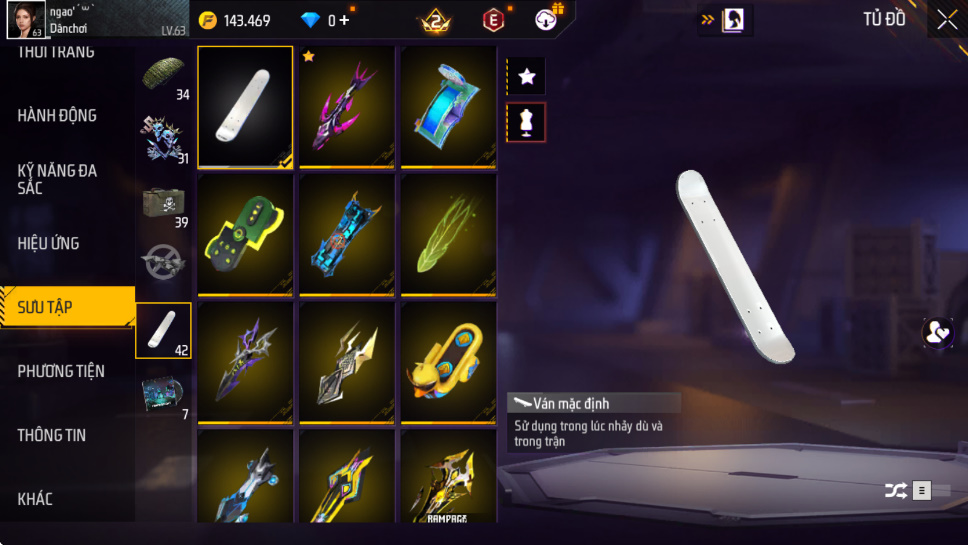This screenshot has height=545, width=968.
Task: Select the green leaf surfboard
Action: tap(449, 234)
